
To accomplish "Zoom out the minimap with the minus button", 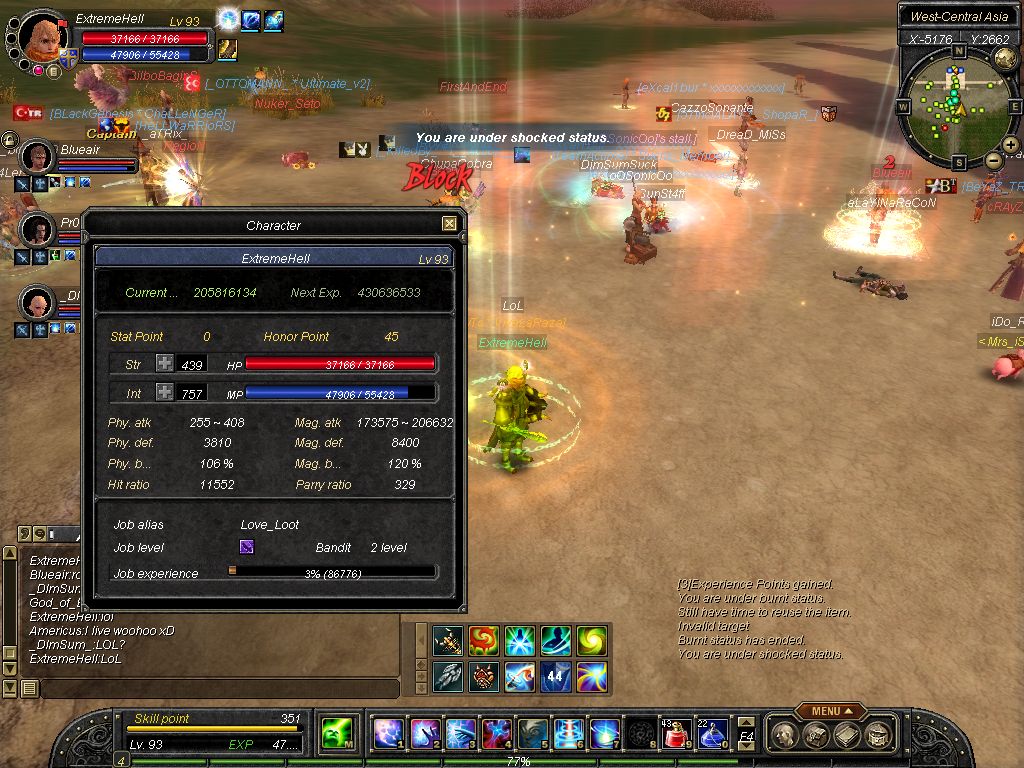I will click(x=994, y=160).
